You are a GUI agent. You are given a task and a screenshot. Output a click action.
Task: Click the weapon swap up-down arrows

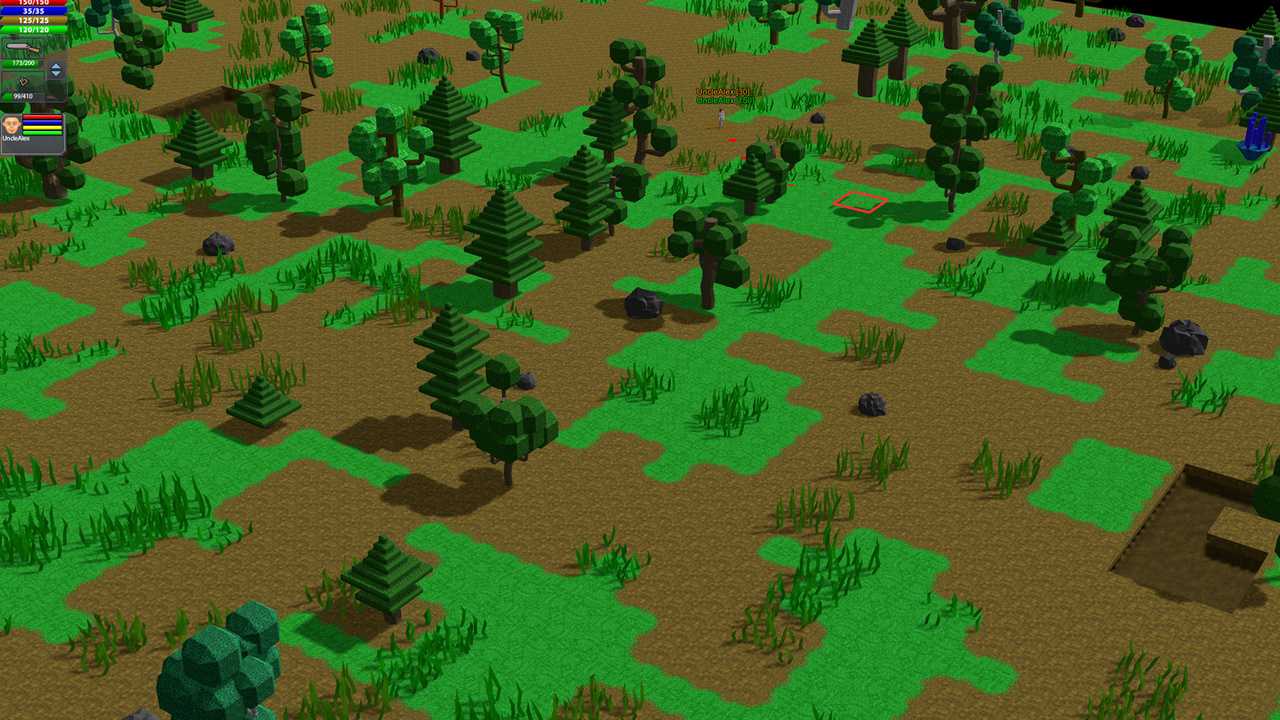click(56, 70)
